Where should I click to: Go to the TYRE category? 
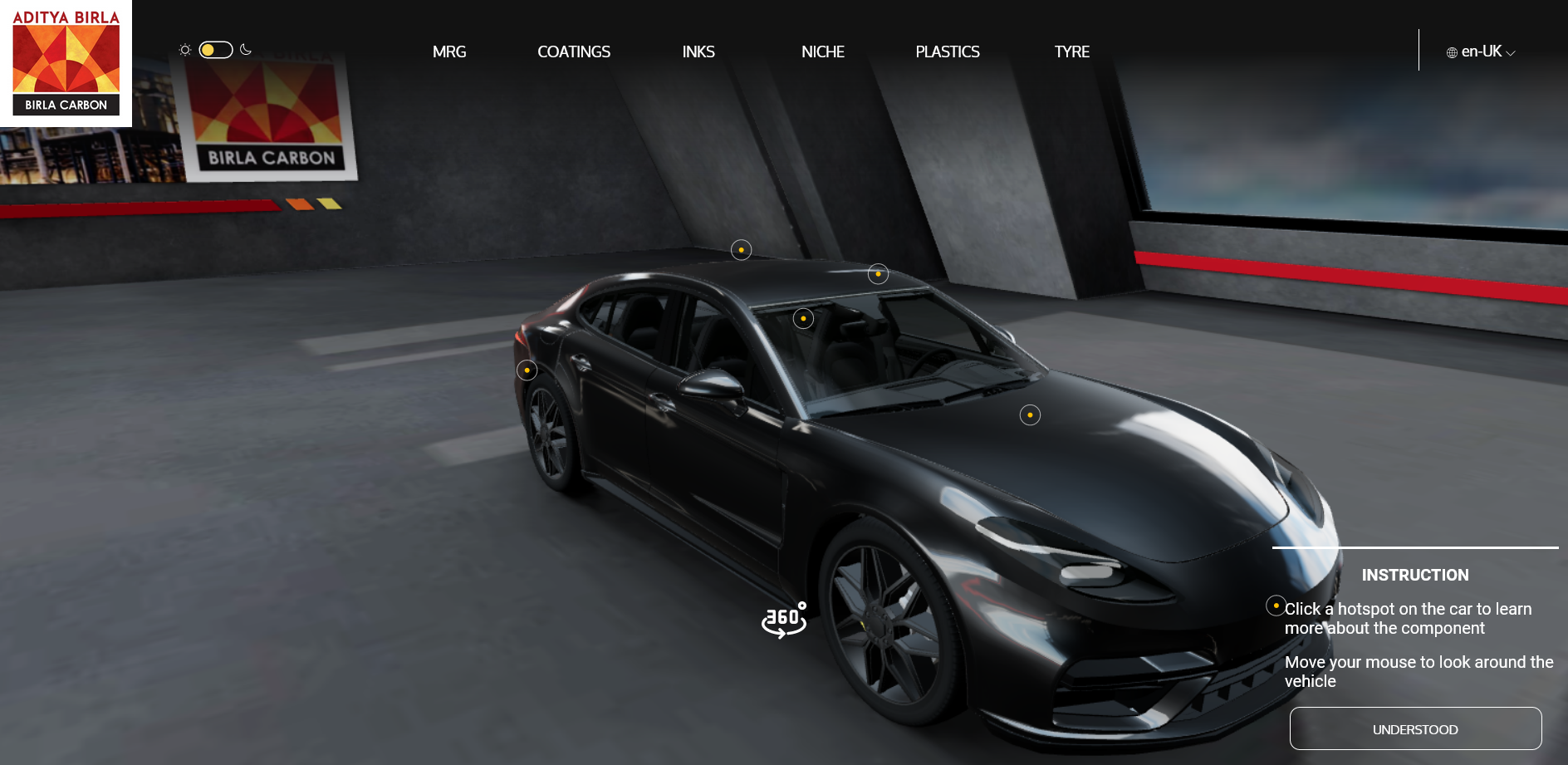click(x=1071, y=51)
